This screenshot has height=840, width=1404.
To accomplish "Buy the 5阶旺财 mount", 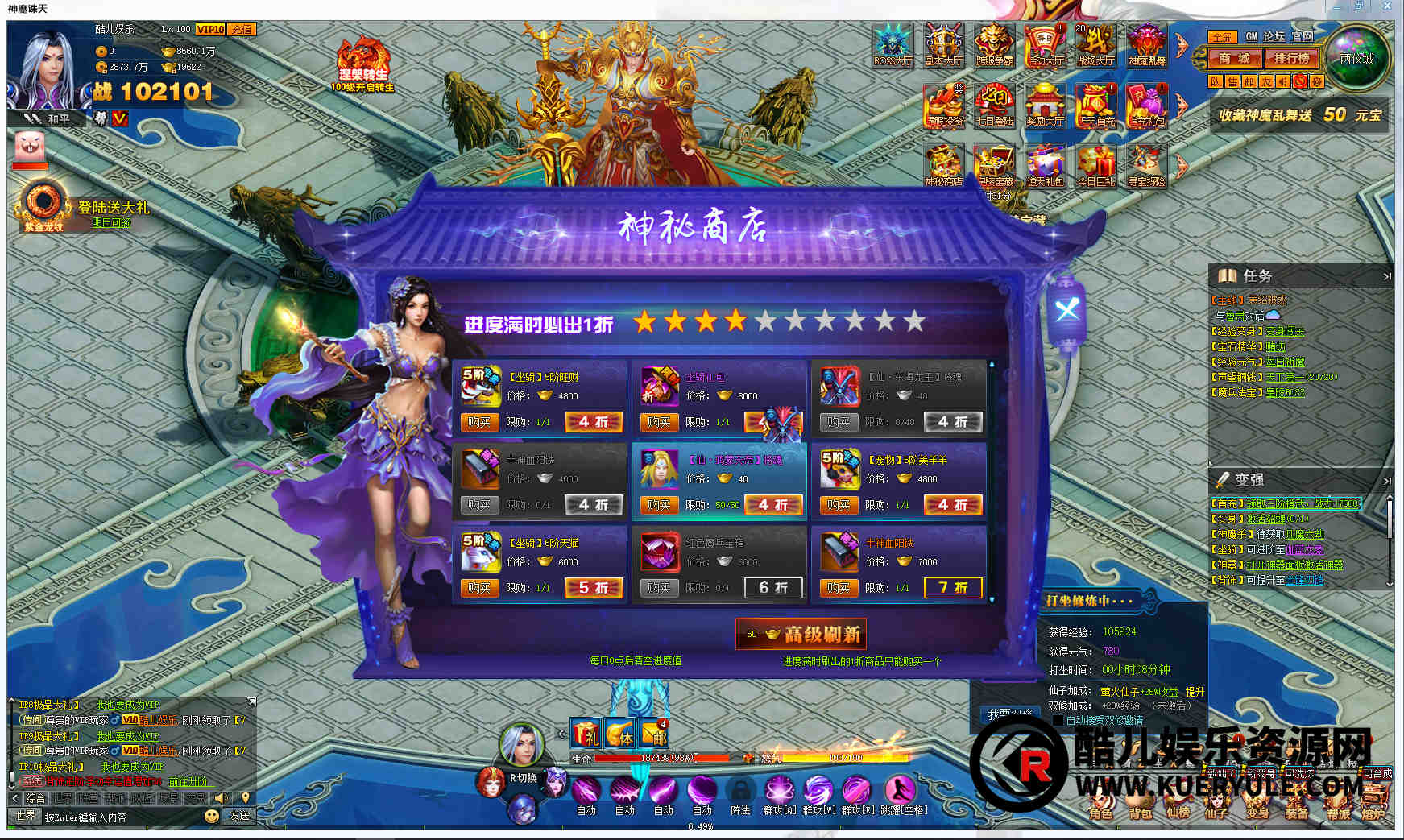I will (478, 422).
